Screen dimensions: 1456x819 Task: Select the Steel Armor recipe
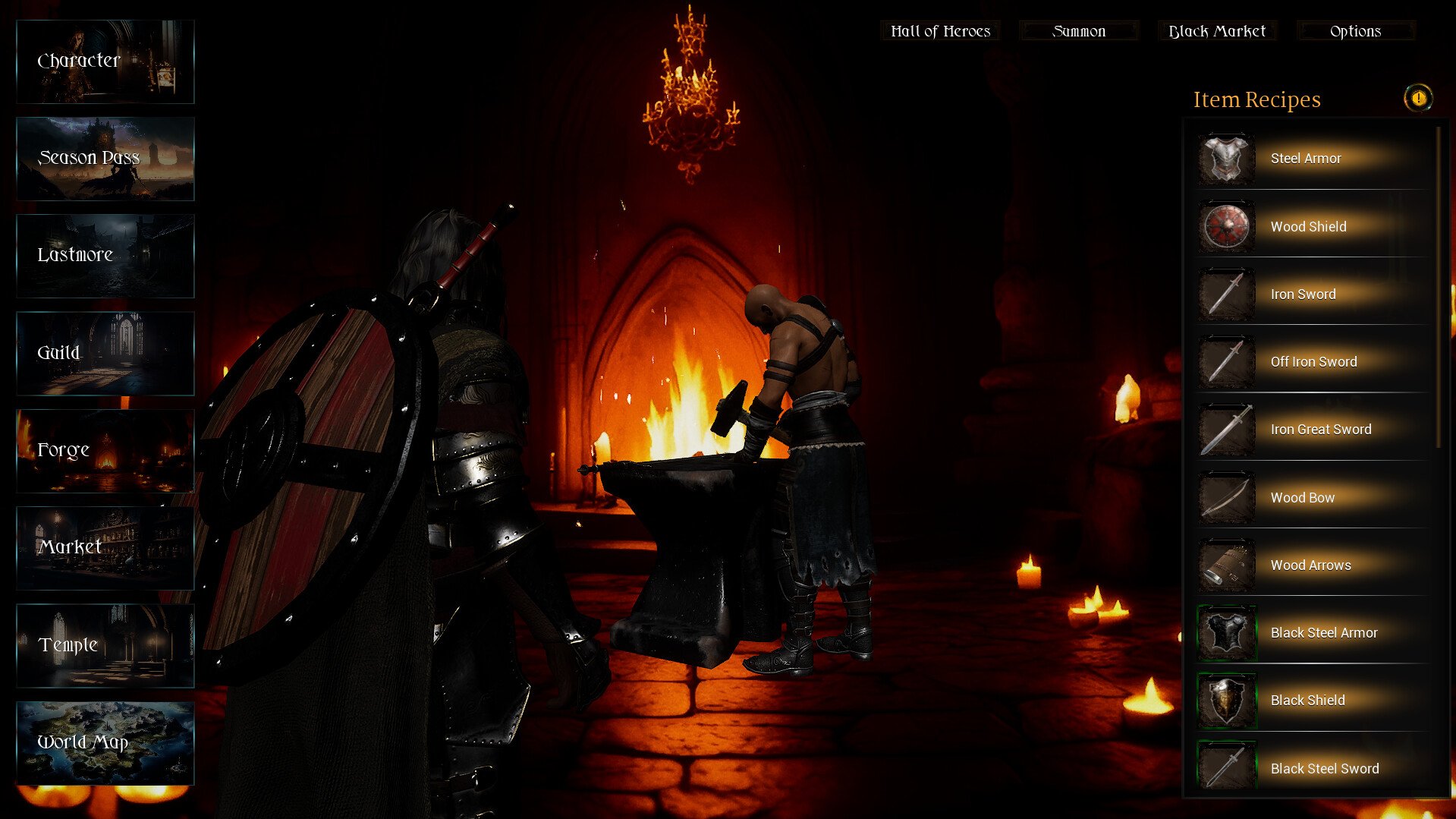pos(1313,159)
